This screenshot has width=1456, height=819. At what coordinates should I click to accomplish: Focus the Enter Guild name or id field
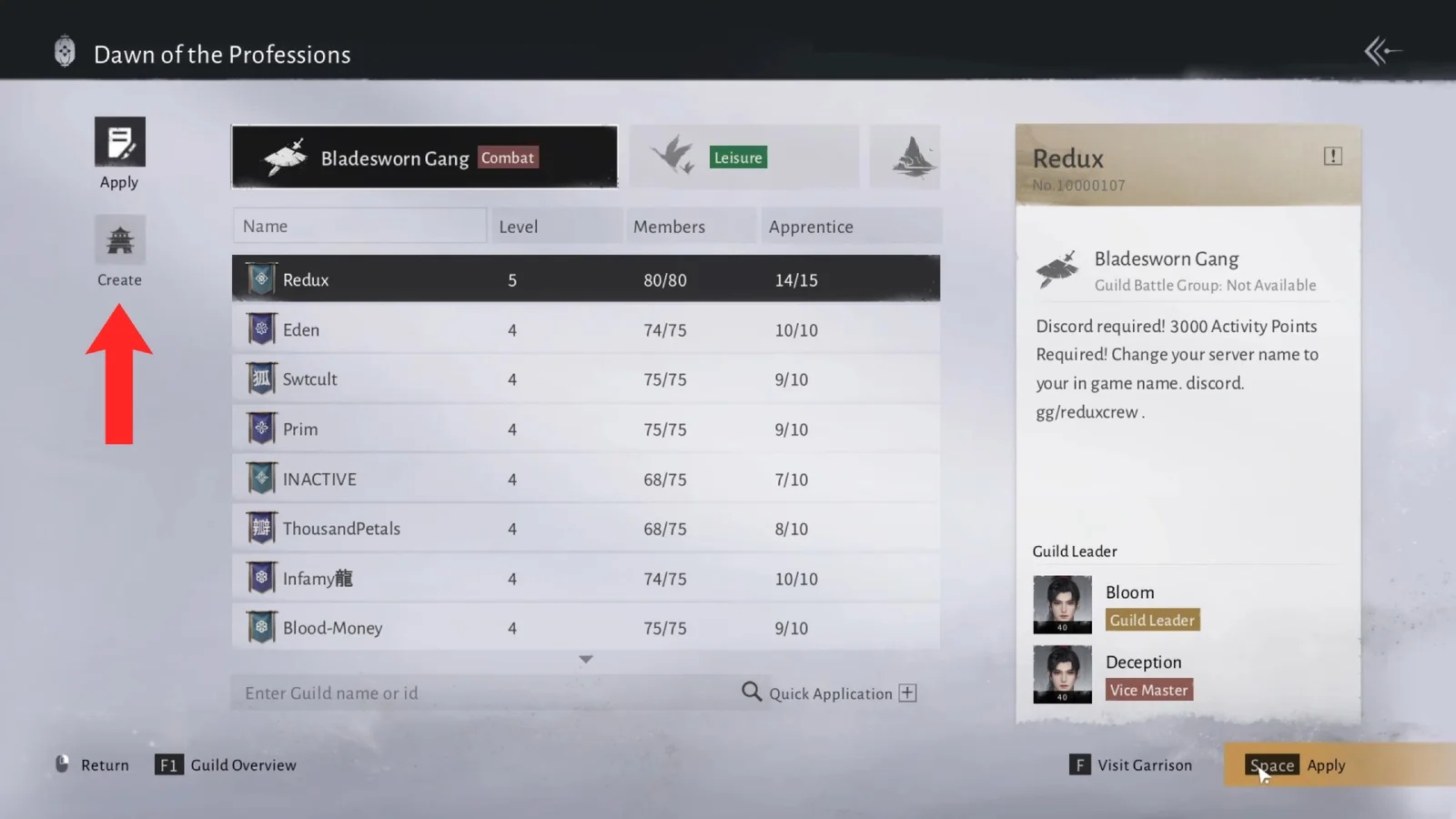point(482,693)
